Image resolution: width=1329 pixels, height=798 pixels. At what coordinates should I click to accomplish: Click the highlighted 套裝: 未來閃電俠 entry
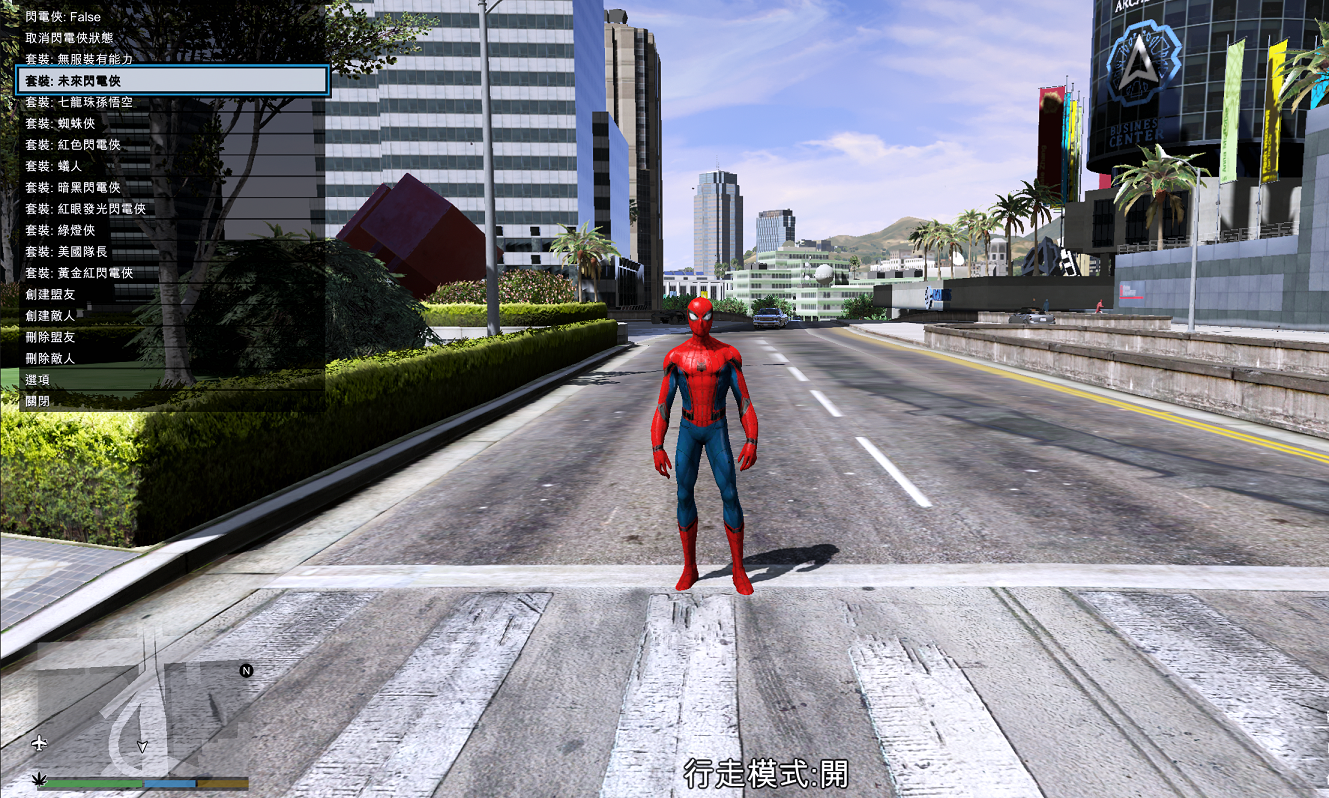tap(172, 80)
